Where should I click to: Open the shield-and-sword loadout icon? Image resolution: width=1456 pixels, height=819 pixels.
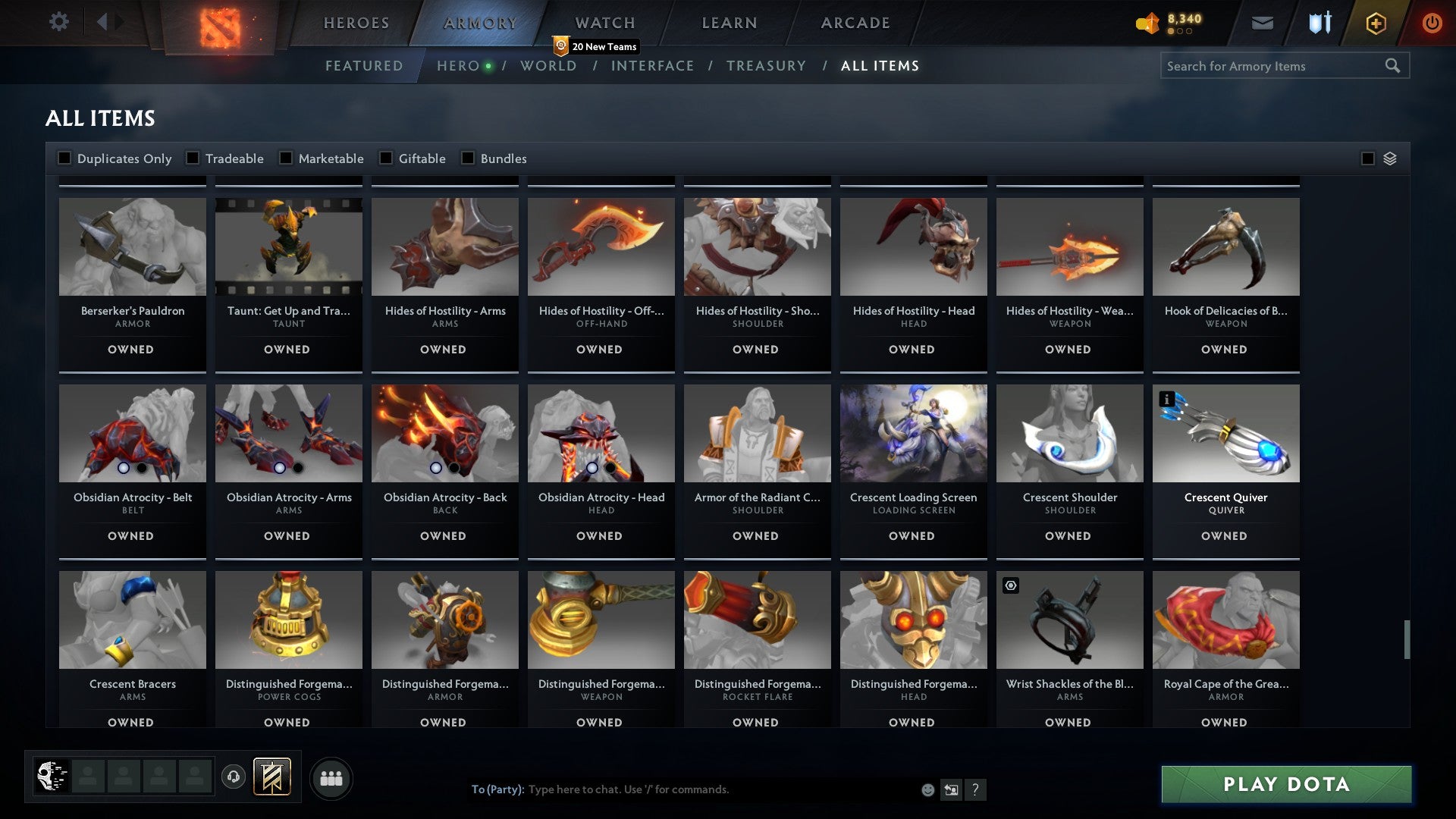[x=1319, y=23]
